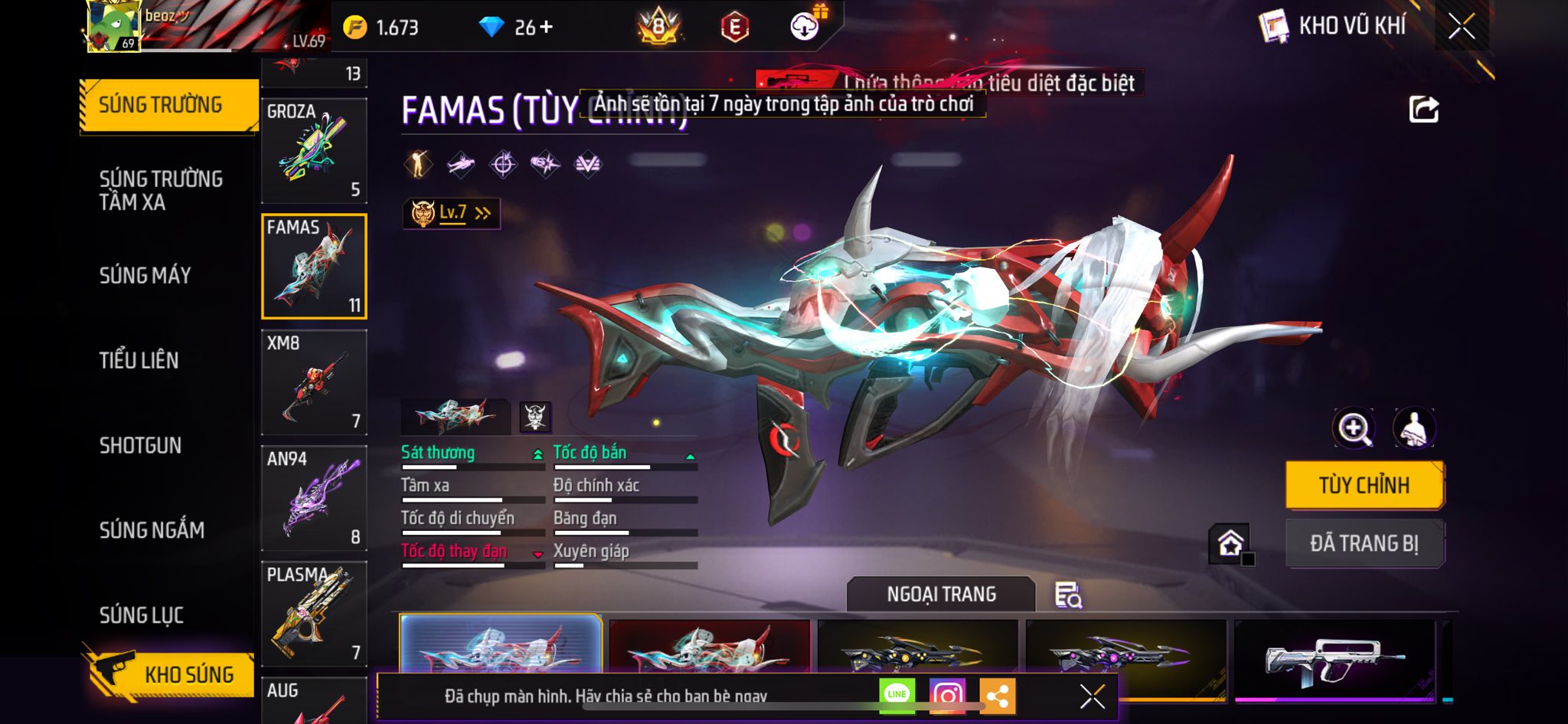Expand the Lv.7 weapon level badge
Image resolution: width=1568 pixels, height=724 pixels.
pyautogui.click(x=452, y=213)
